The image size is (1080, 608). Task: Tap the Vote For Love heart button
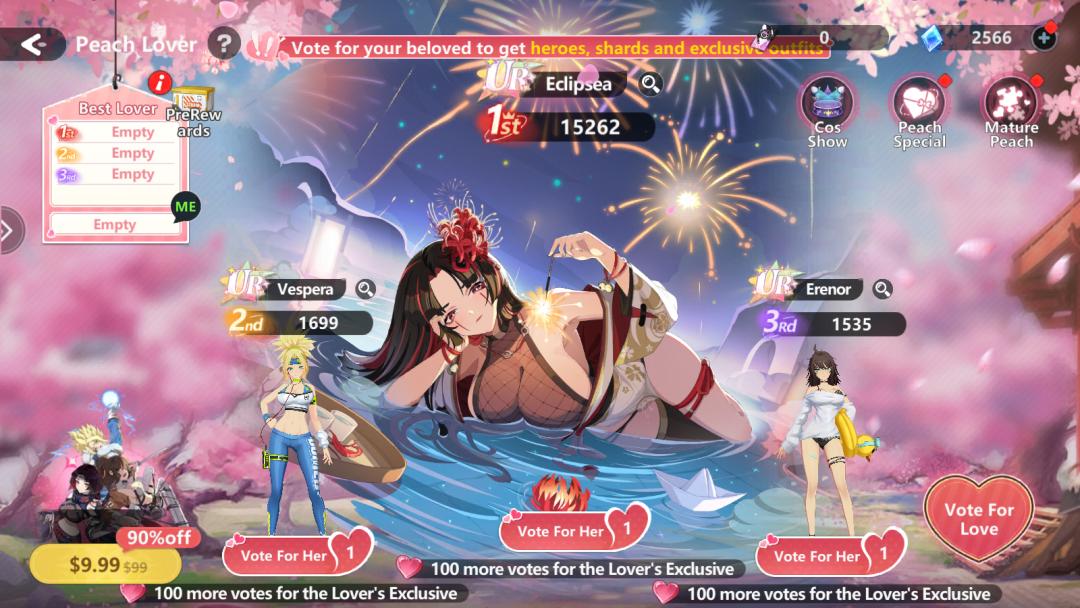(x=978, y=518)
